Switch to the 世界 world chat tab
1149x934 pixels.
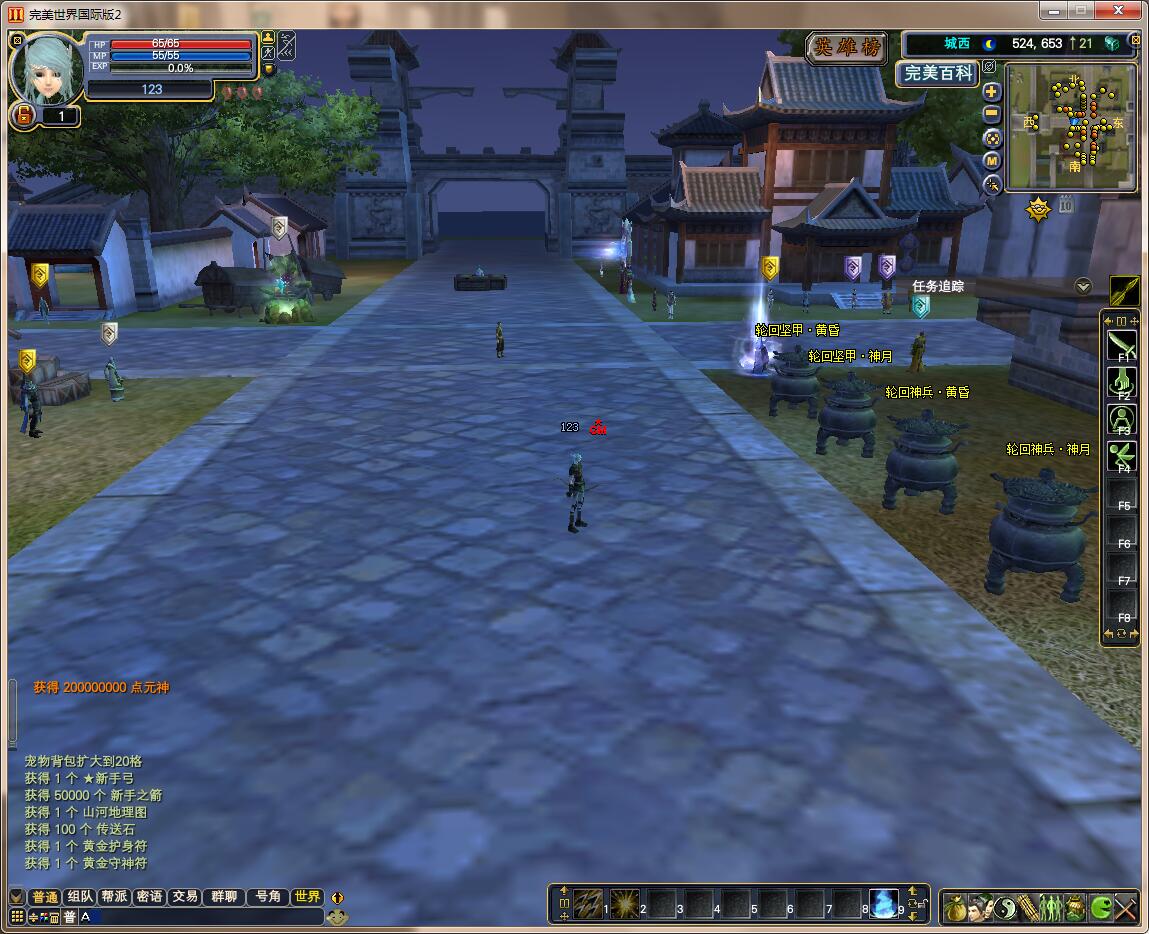click(x=307, y=897)
